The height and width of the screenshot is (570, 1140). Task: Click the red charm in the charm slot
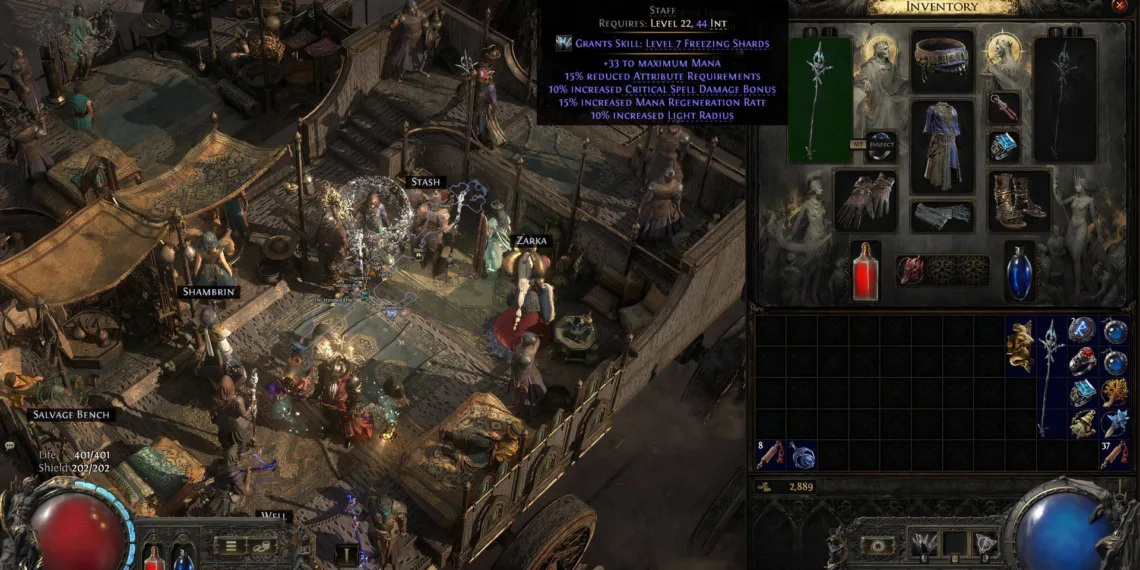(911, 269)
